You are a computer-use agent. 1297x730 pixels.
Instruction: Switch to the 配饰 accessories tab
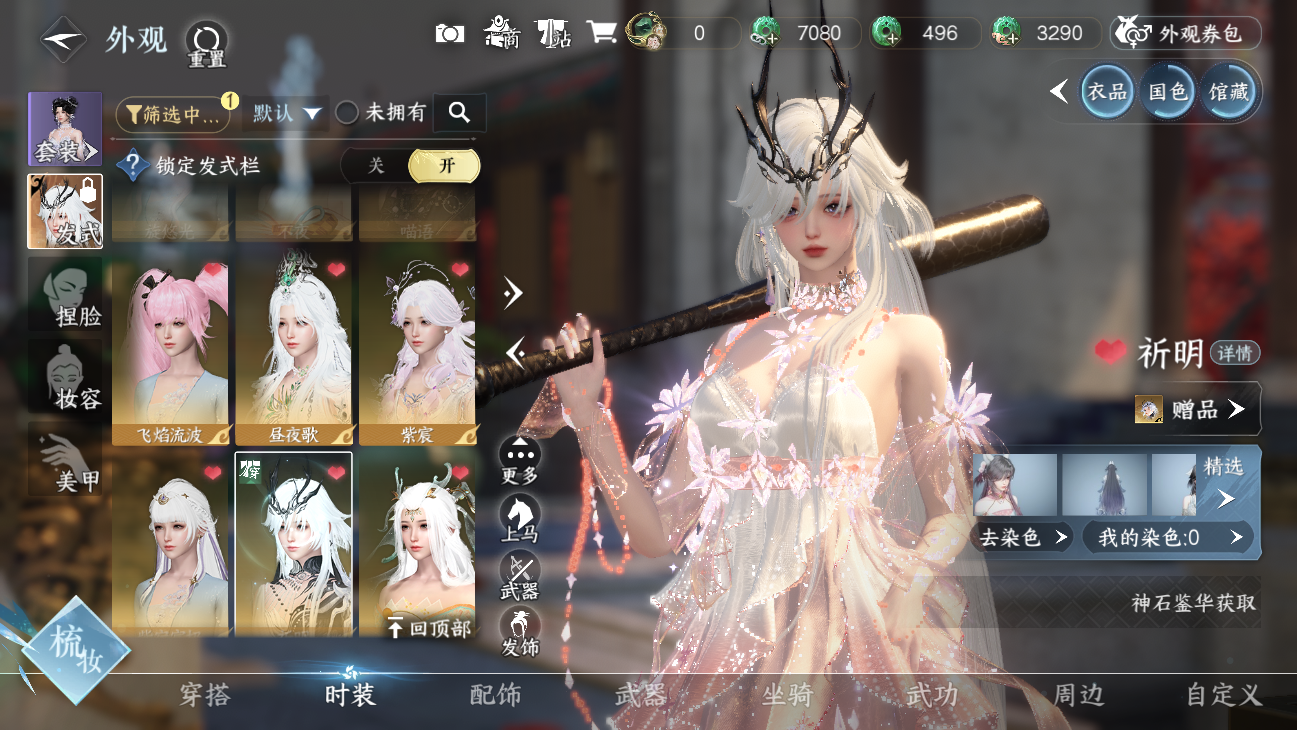click(x=496, y=695)
